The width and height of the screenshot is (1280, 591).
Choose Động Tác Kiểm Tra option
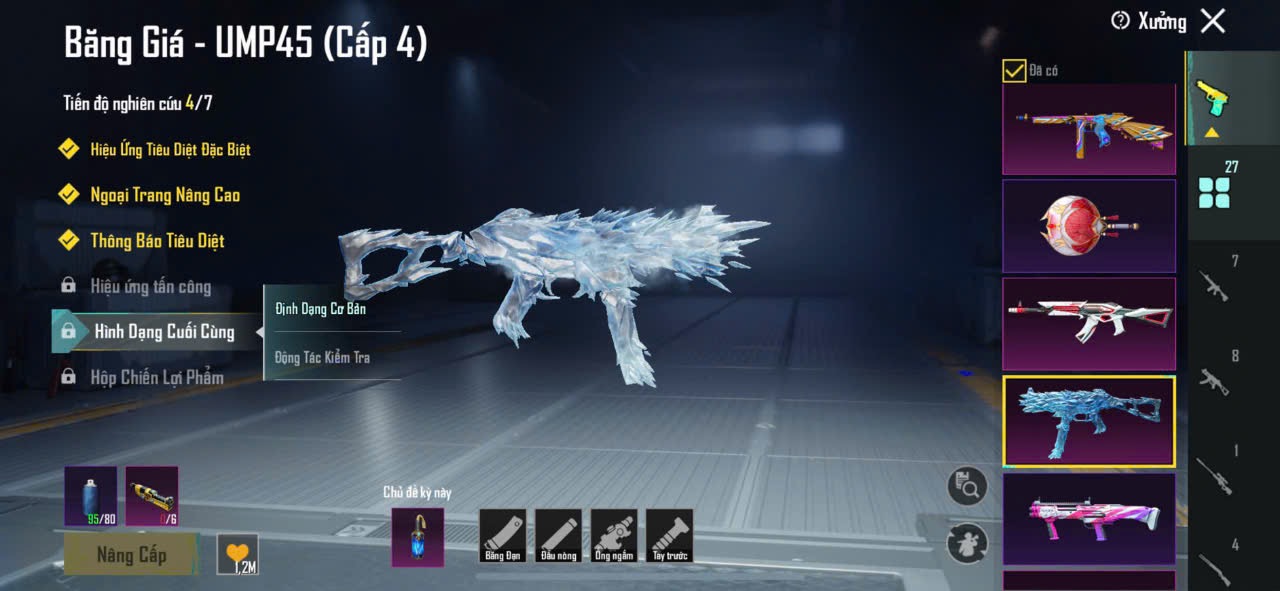[x=323, y=357]
